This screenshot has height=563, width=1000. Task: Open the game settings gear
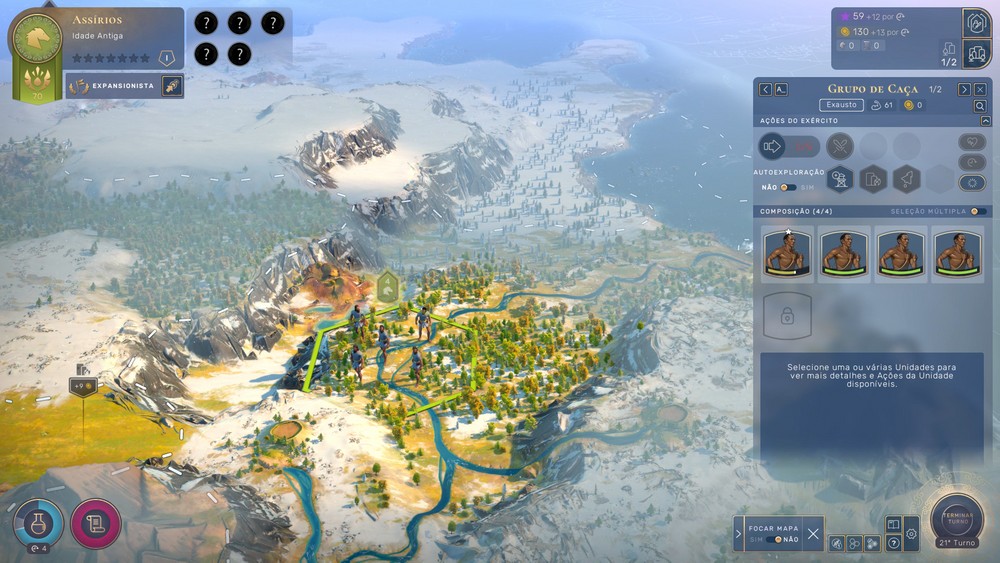click(x=912, y=535)
